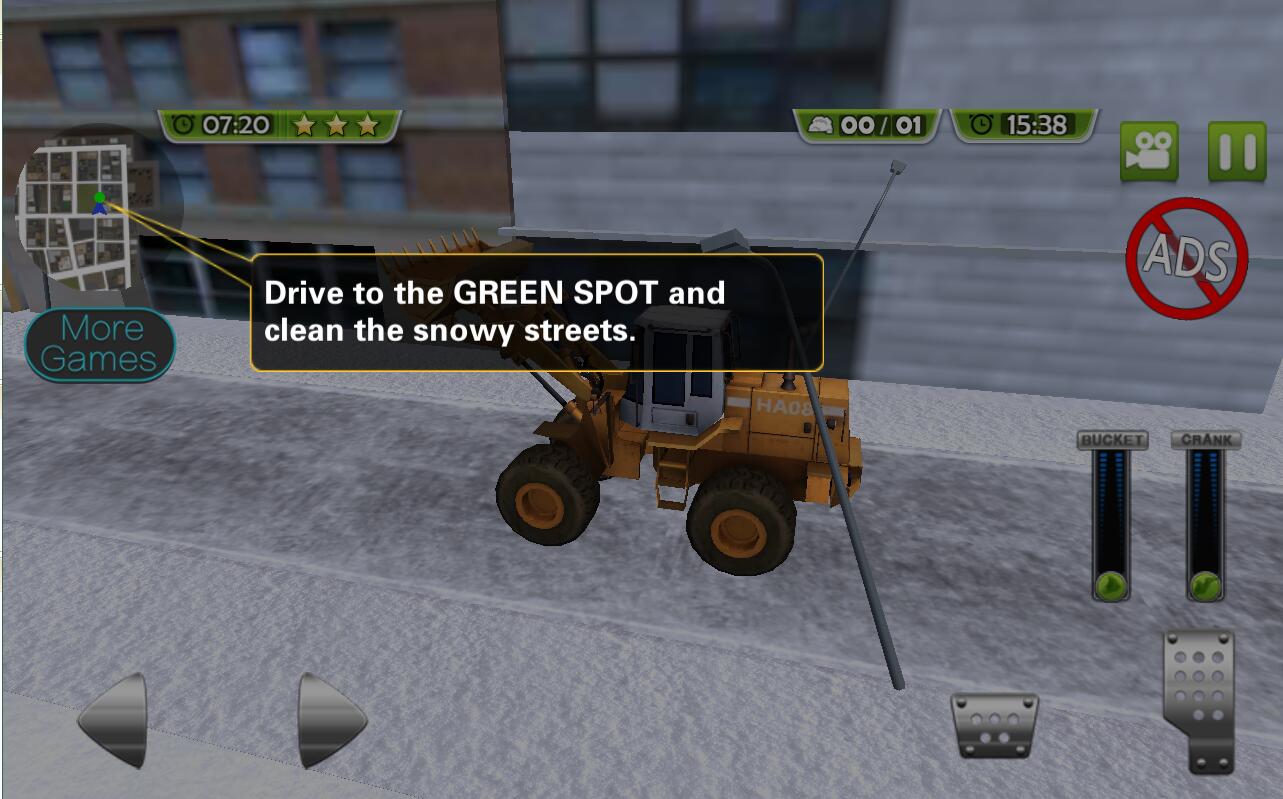This screenshot has height=799, width=1283.
Task: Adjust the CRANK slider
Action: 1205,584
